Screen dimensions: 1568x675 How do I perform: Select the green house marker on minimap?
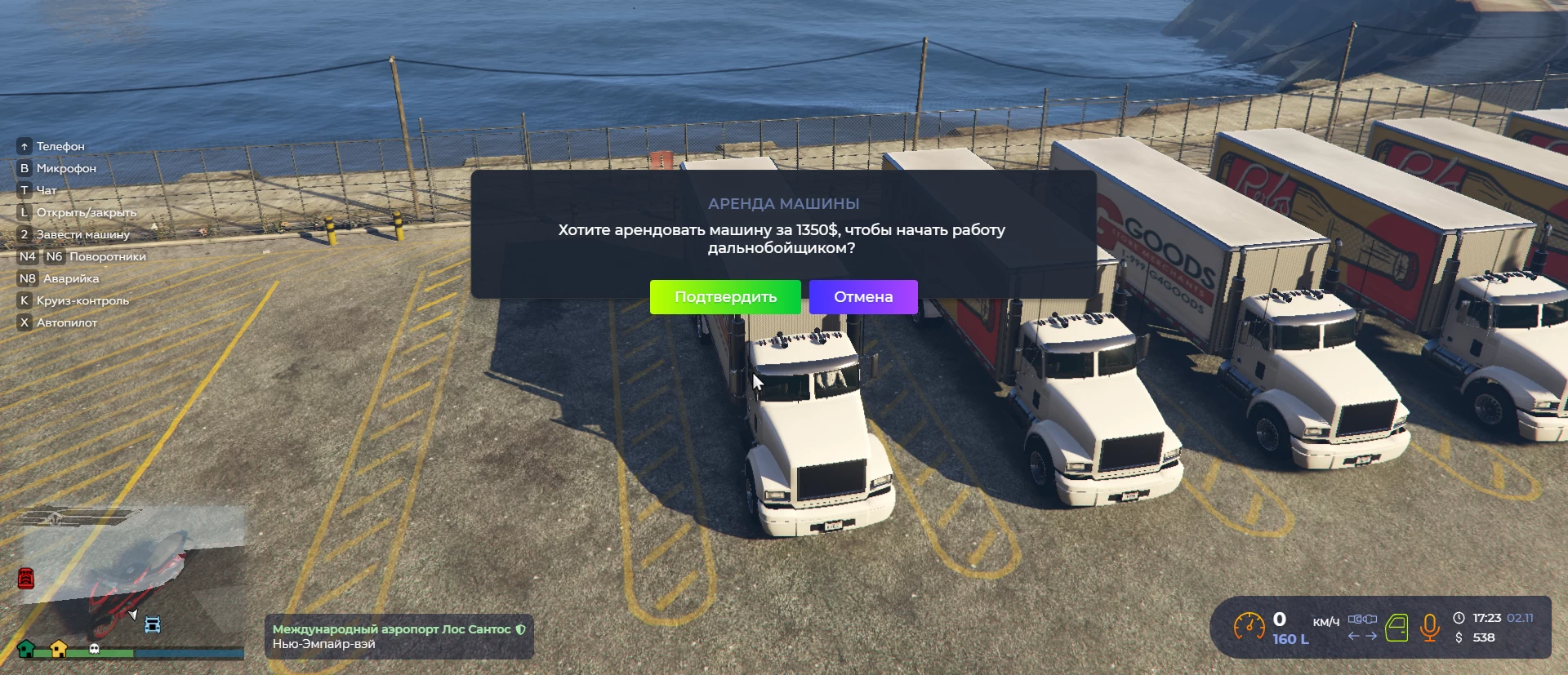pyautogui.click(x=26, y=649)
